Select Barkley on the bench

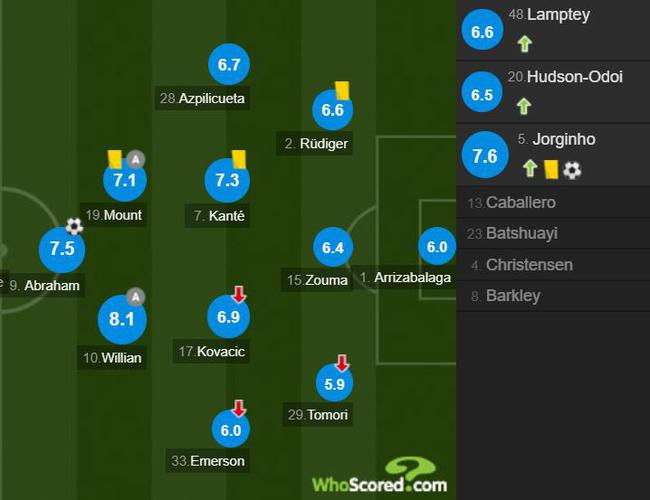click(x=553, y=296)
